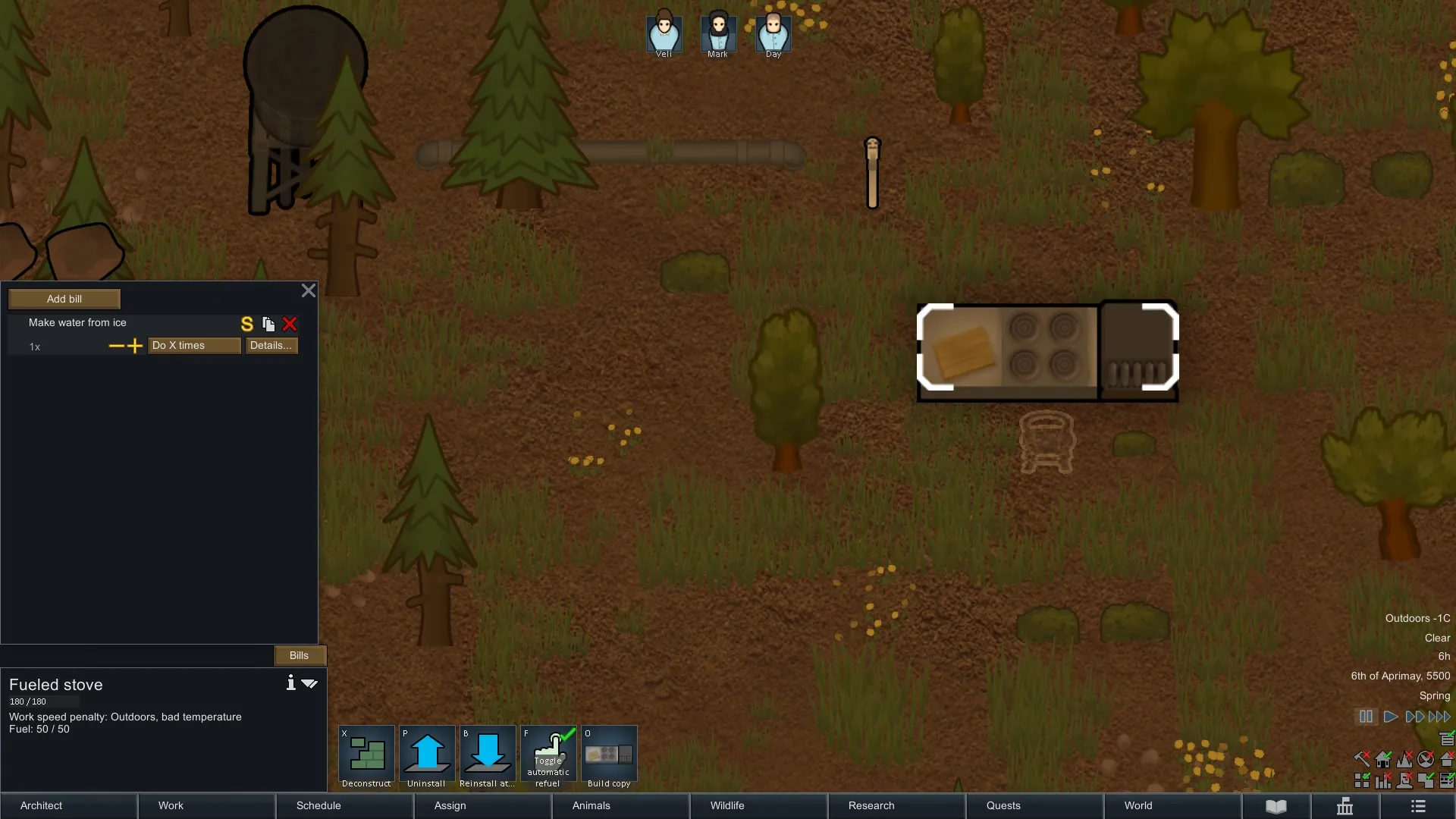Add a new bill to the stove
This screenshot has height=819, width=1456.
[x=64, y=299]
